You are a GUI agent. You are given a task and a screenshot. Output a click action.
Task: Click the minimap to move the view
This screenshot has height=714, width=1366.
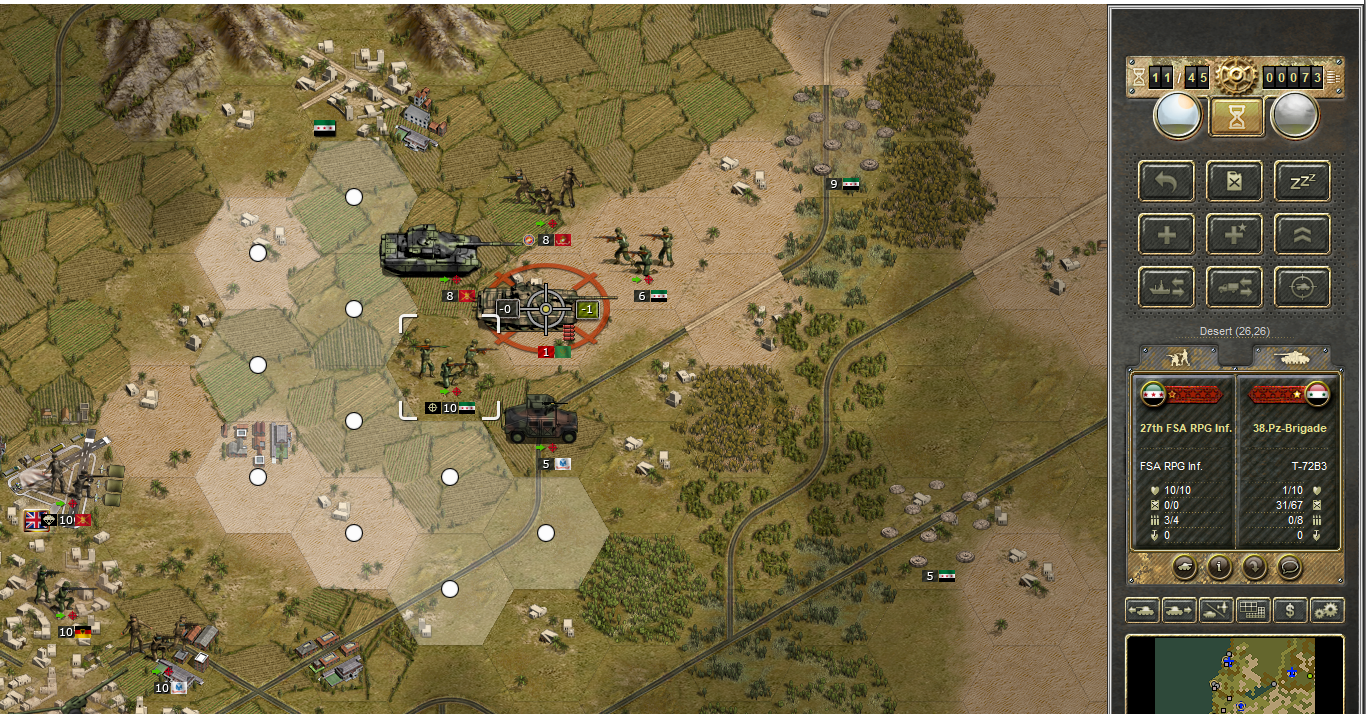pos(1235,675)
